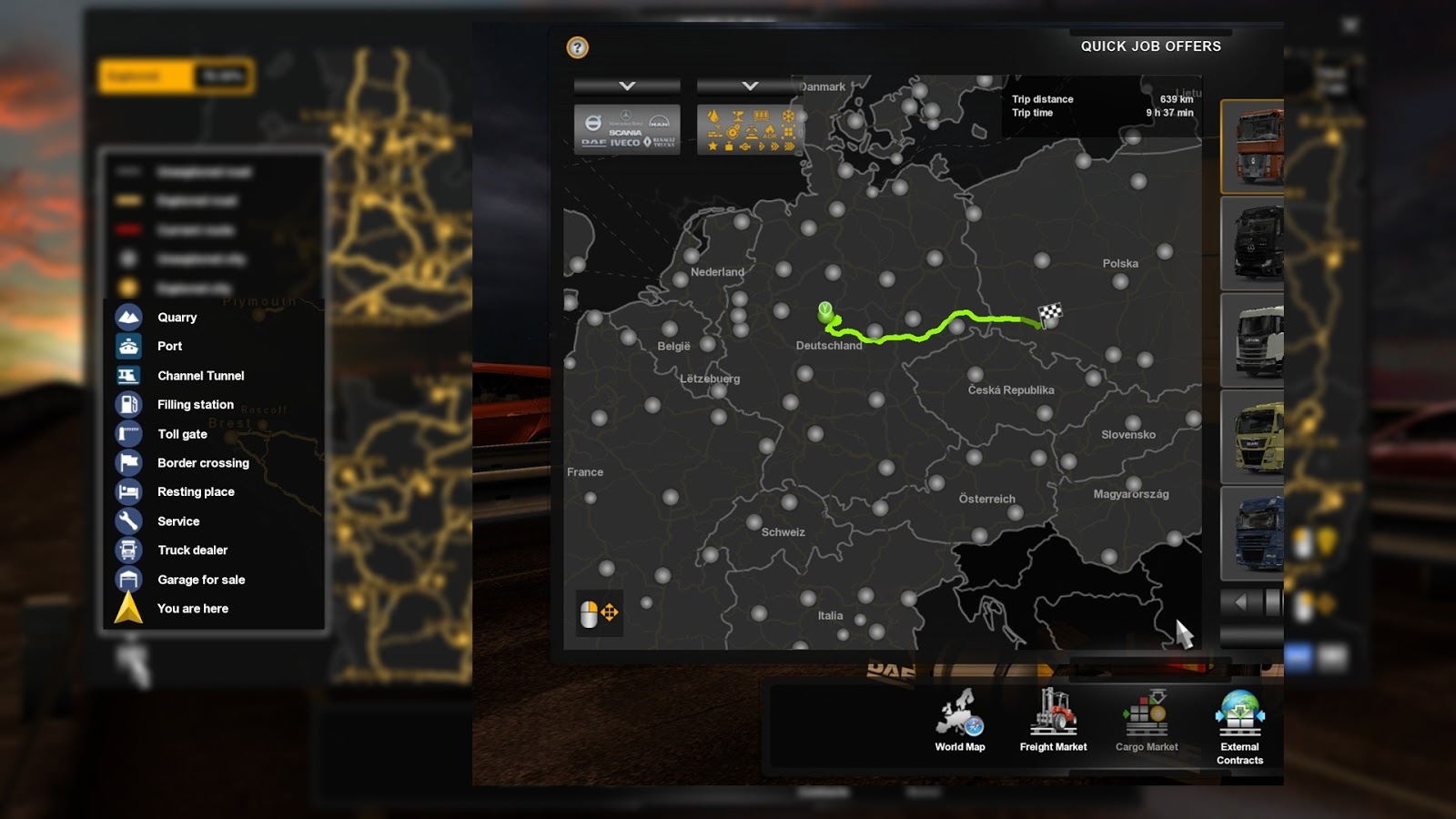
Task: Select the fragile glass cargo icon
Action: coord(738,116)
